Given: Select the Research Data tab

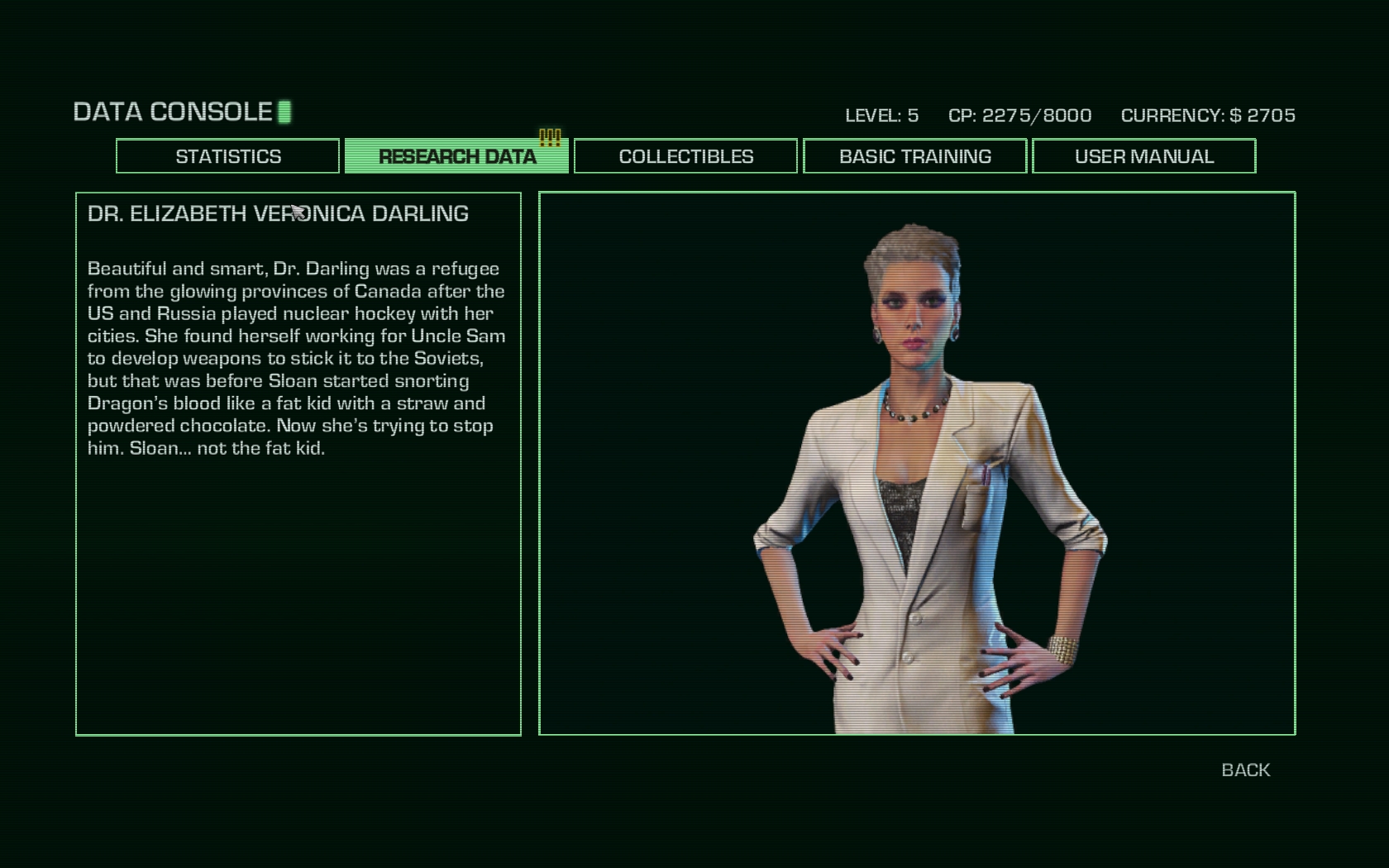Looking at the screenshot, I should (x=456, y=156).
